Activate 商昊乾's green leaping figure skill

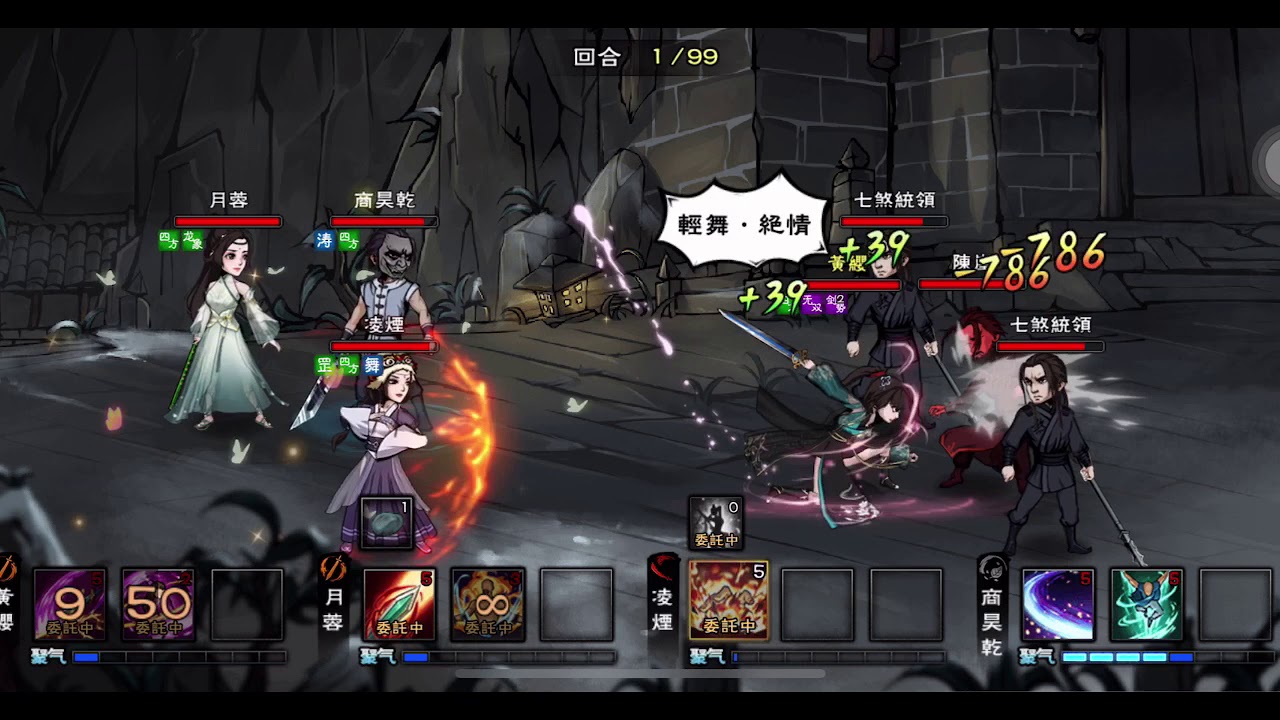(1147, 604)
